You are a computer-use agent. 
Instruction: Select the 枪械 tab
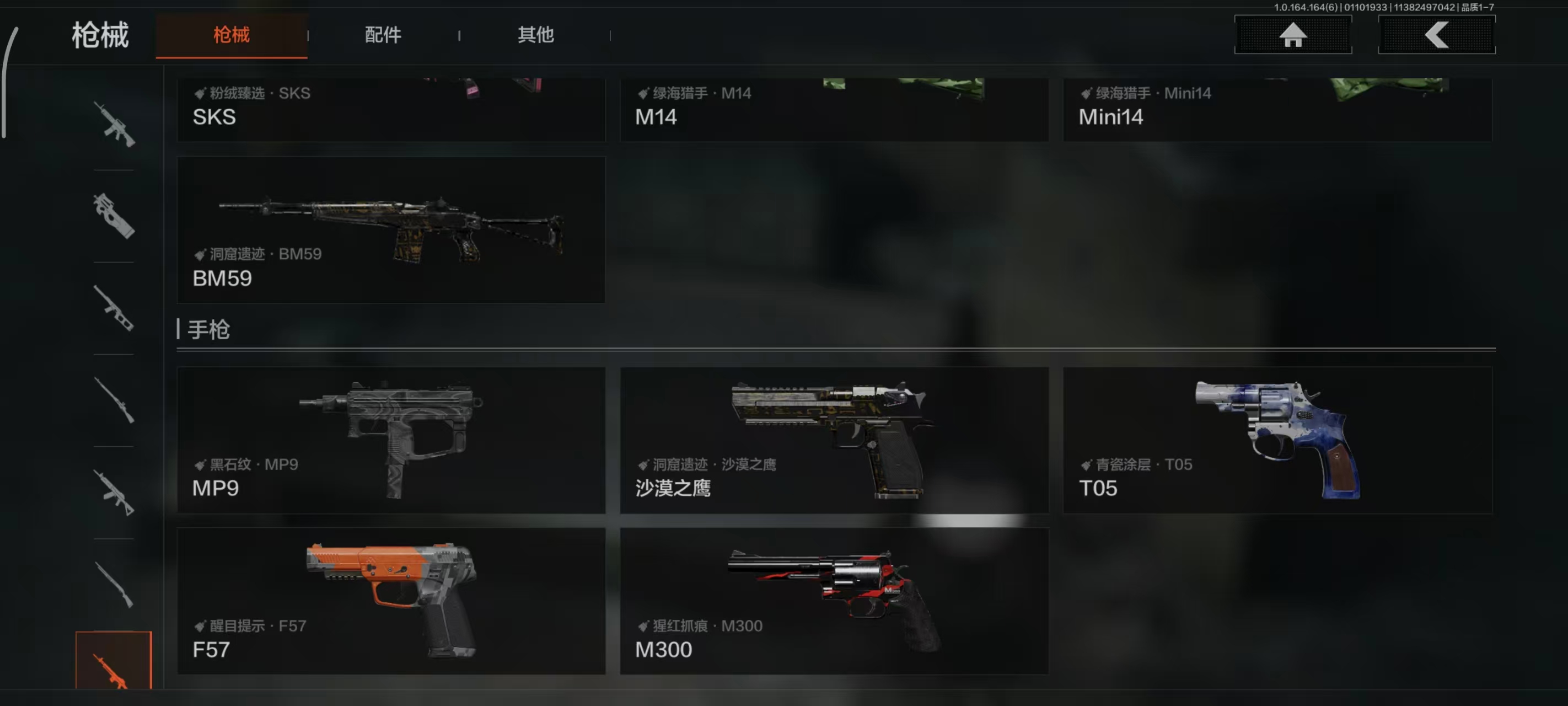coord(232,35)
